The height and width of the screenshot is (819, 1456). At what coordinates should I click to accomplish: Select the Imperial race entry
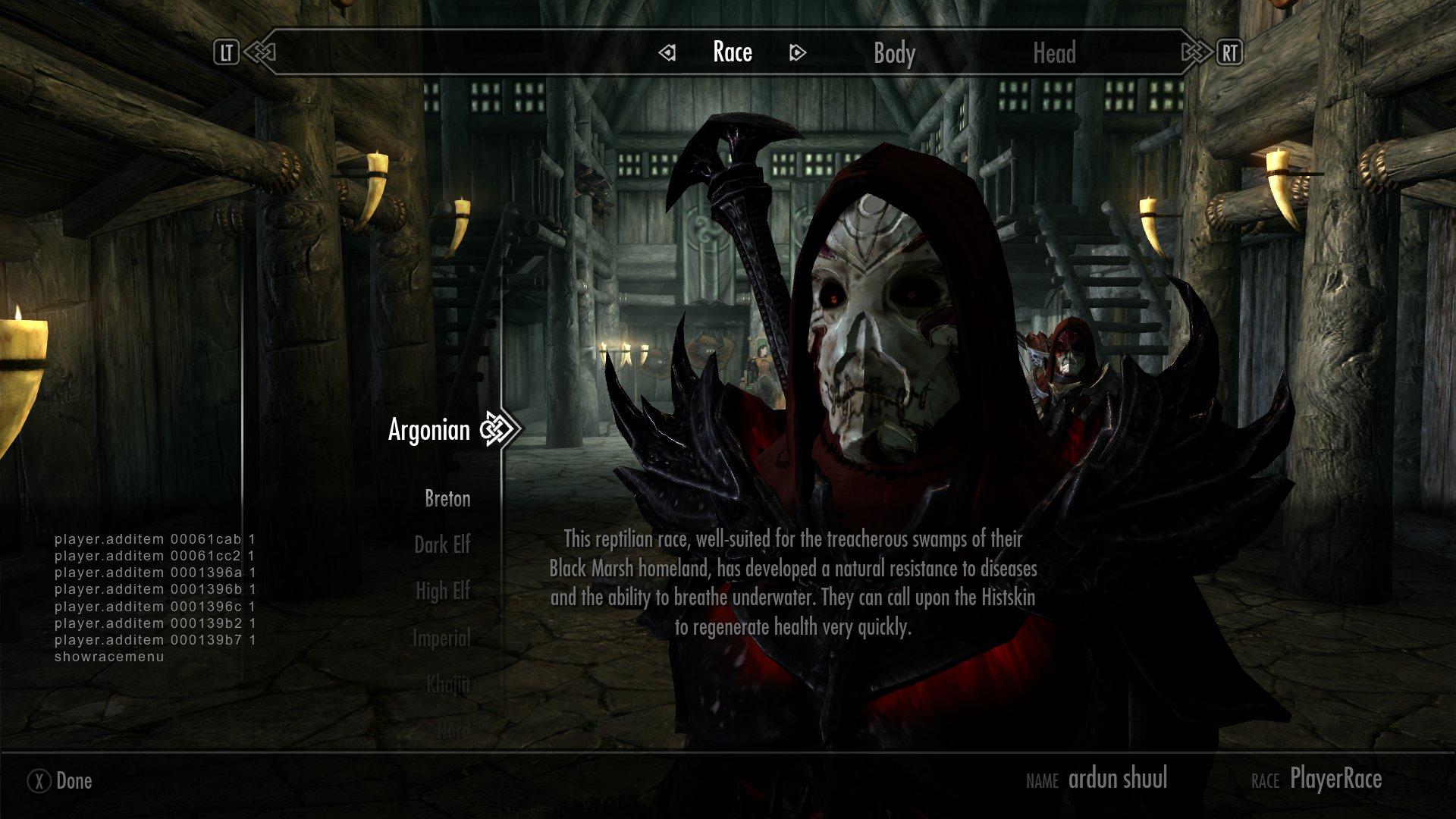pos(441,639)
